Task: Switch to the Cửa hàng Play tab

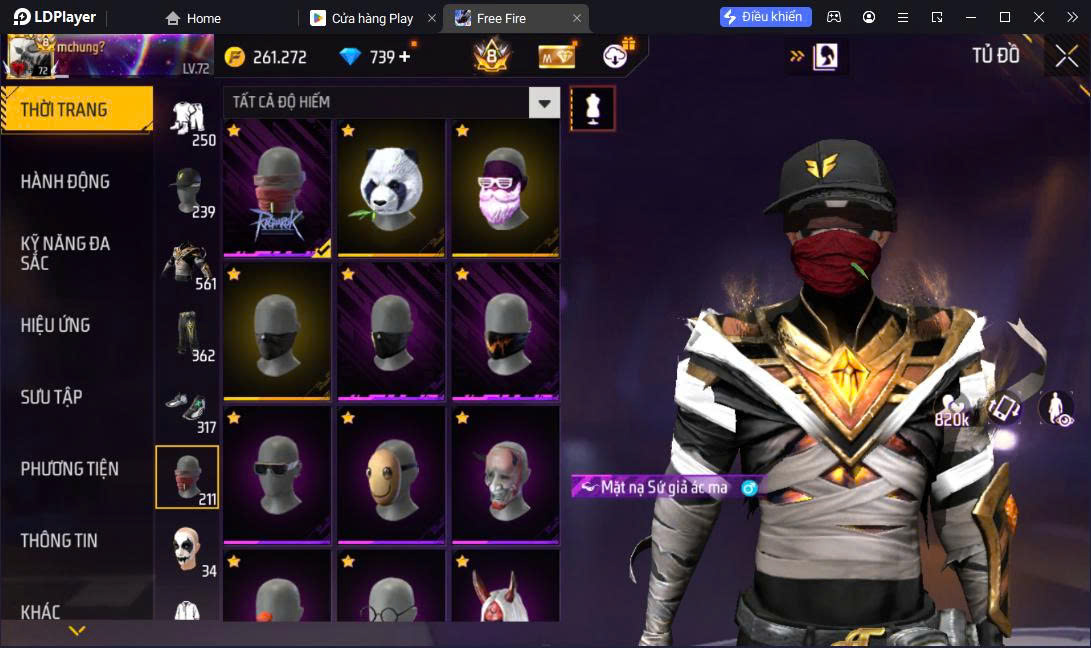Action: pos(372,18)
